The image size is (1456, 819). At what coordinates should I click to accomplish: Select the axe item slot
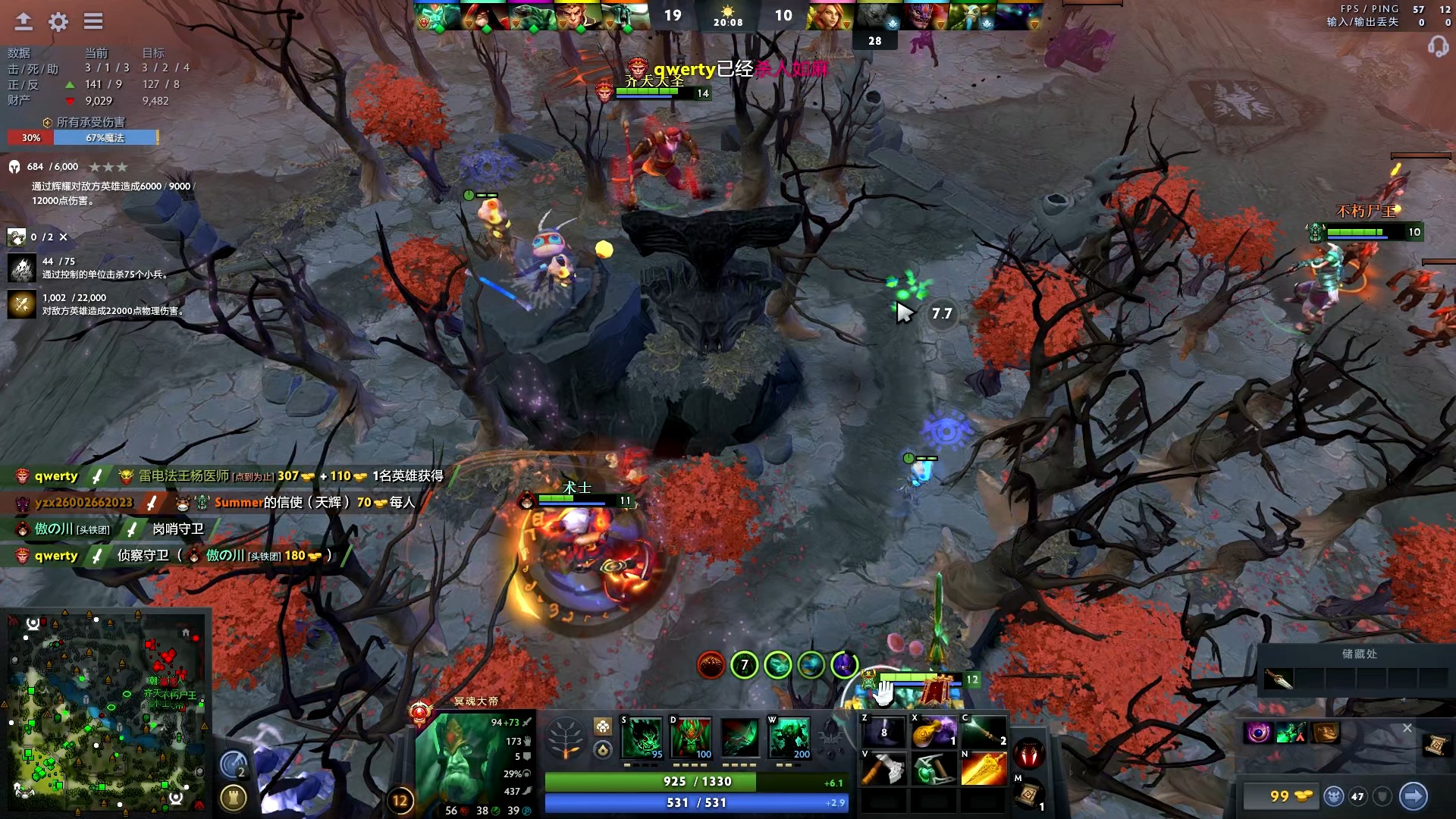pos(884,769)
